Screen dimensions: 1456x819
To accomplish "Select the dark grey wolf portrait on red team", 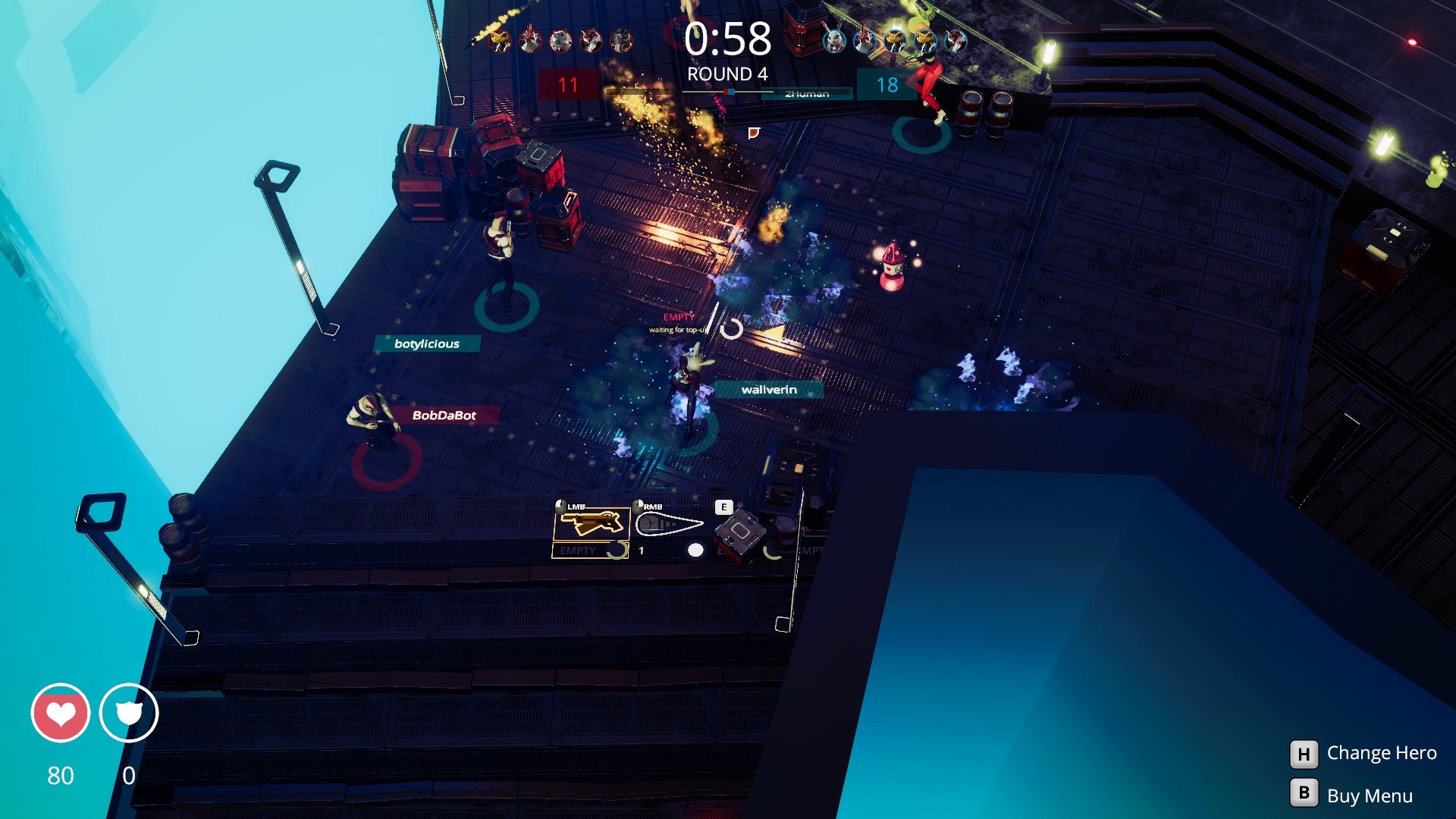I will click(x=621, y=40).
